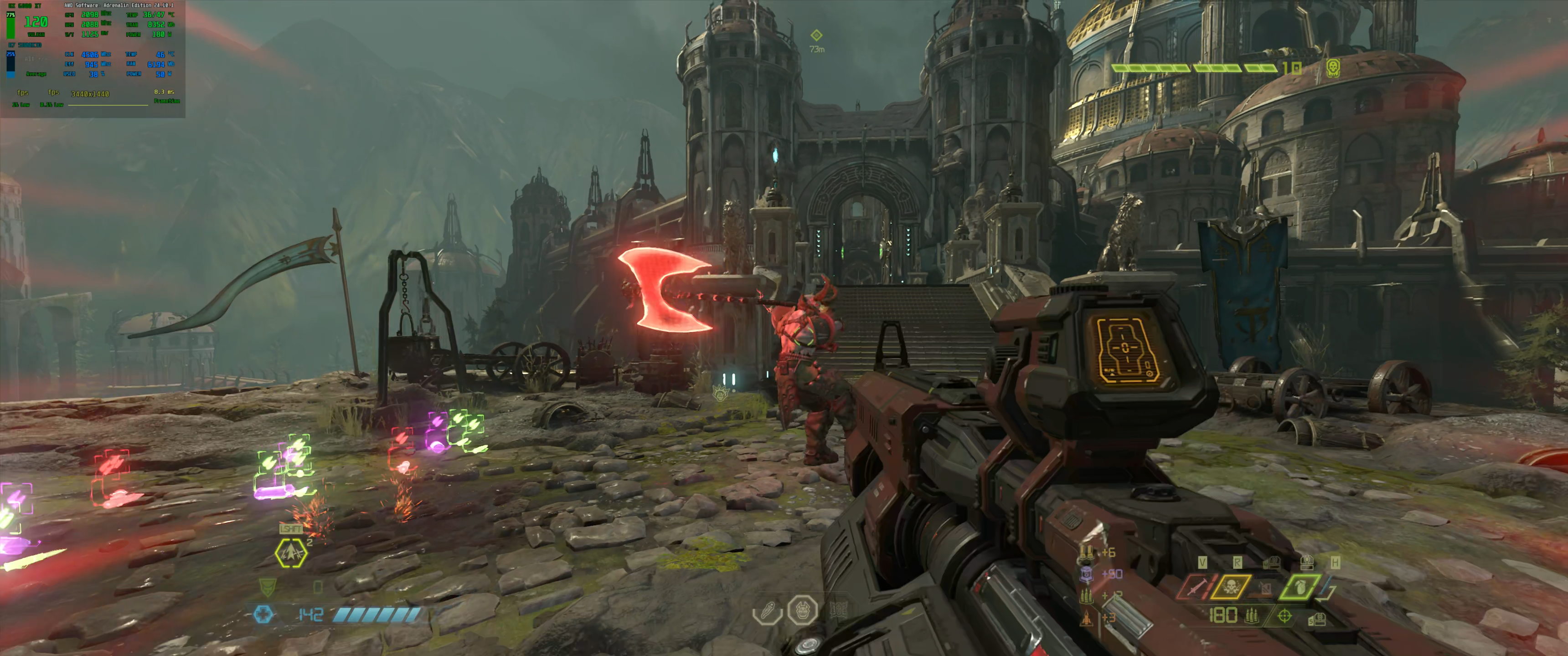Click the 3440x1440 resolution label in overlay
Viewport: 1568px width, 656px height.
pyautogui.click(x=90, y=94)
